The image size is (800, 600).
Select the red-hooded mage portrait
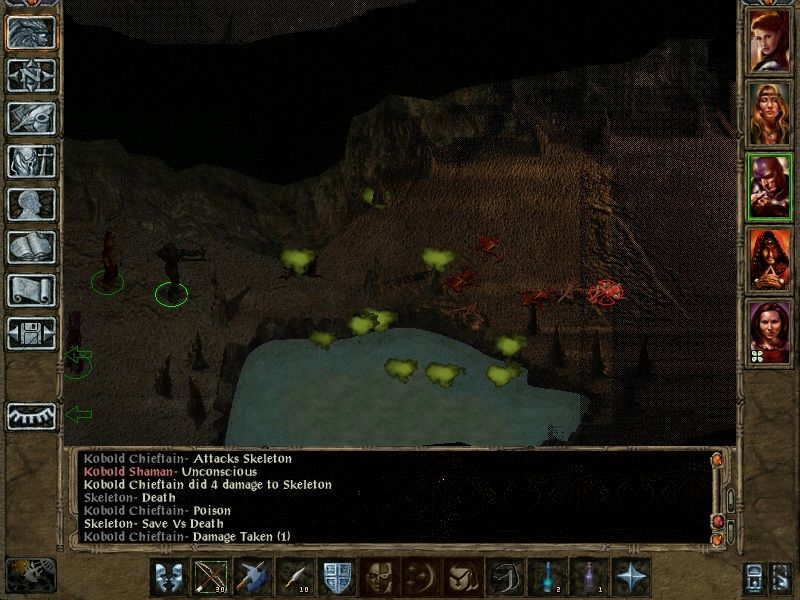[x=769, y=260]
